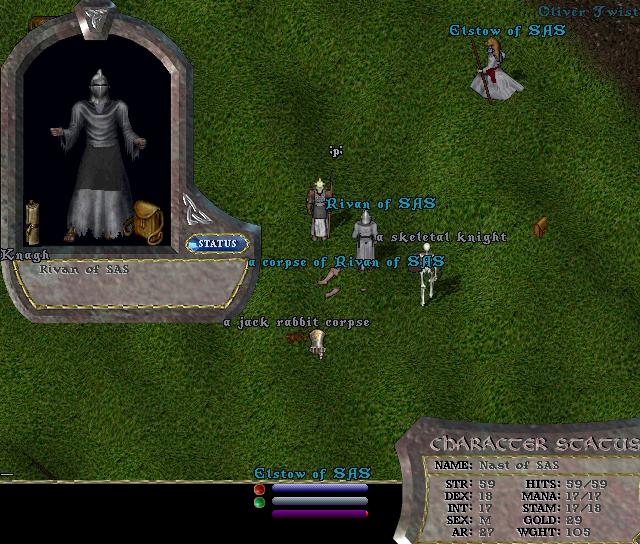The image size is (640, 544).
Task: Click the red gem on the Elstow bar
Action: [x=260, y=489]
